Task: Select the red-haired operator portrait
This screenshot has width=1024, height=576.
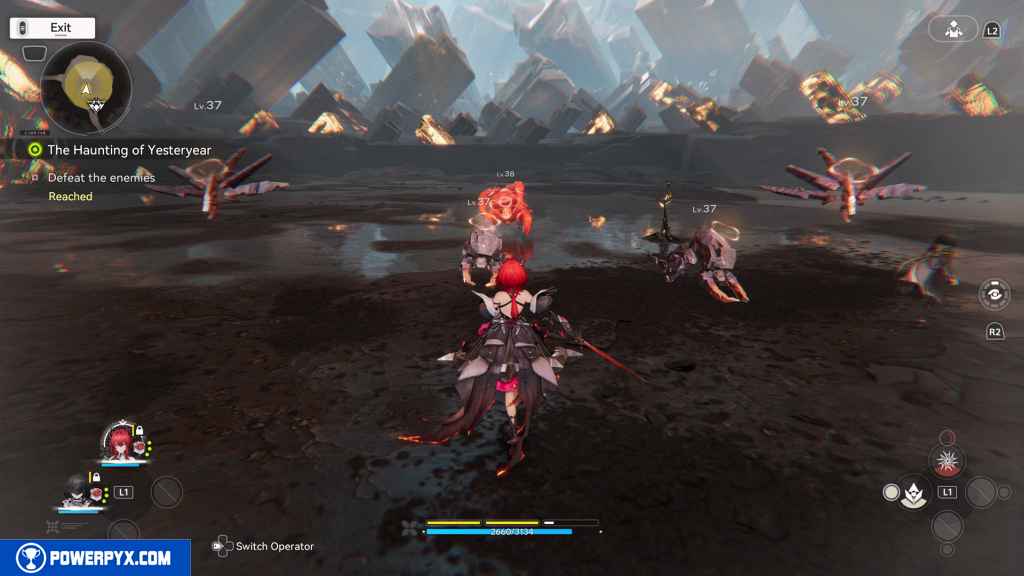Action: tap(119, 441)
